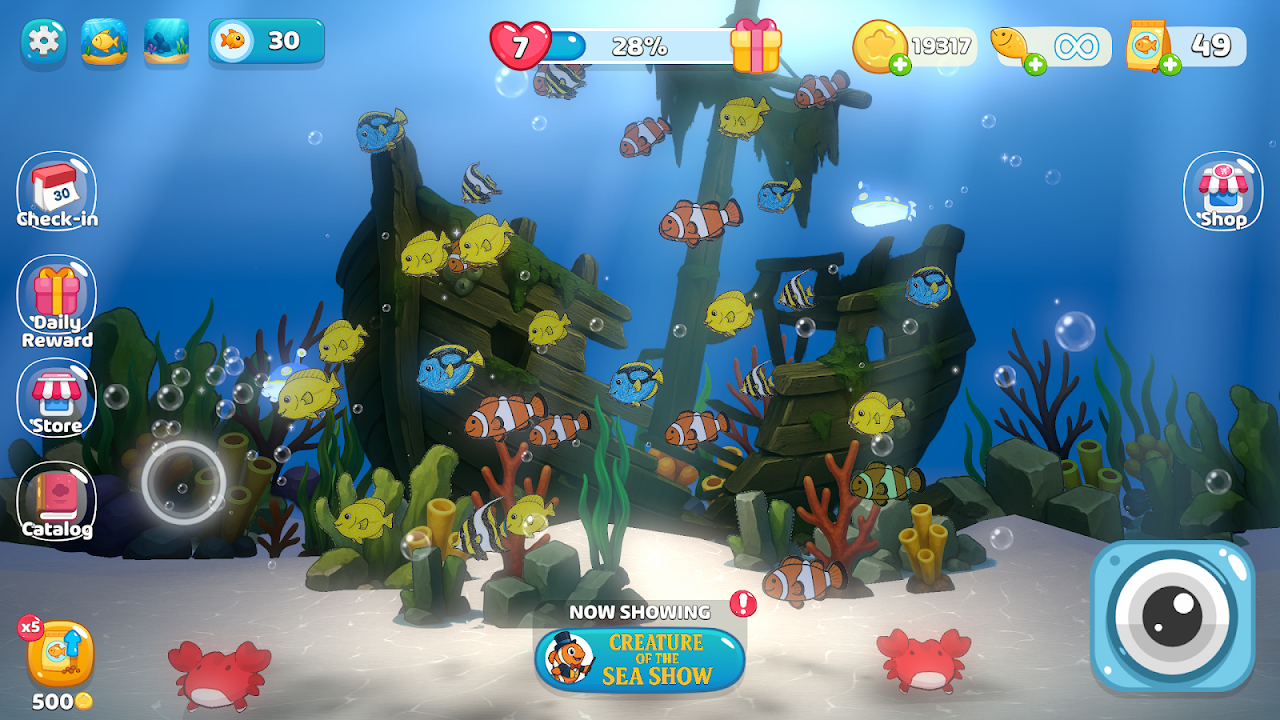The width and height of the screenshot is (1280, 720).
Task: Open the gift box on the progress bar
Action: point(755,46)
